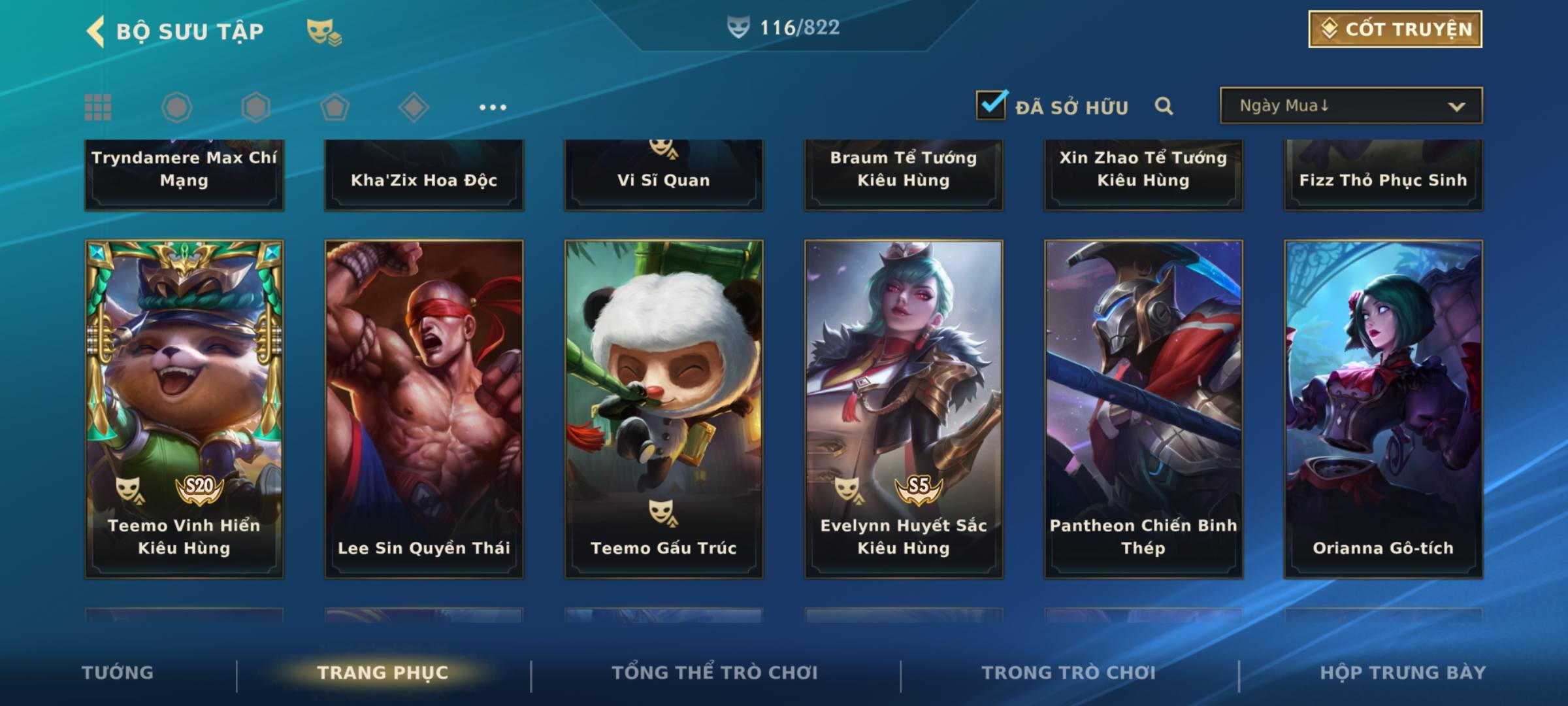Show more filters via three-dots icon

[493, 107]
